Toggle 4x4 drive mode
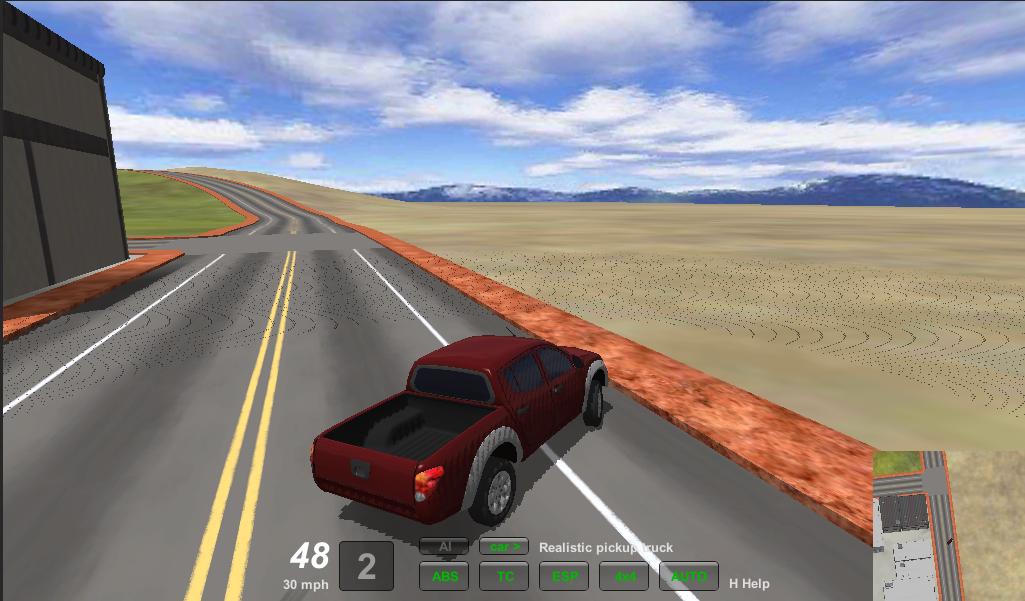 click(x=625, y=576)
